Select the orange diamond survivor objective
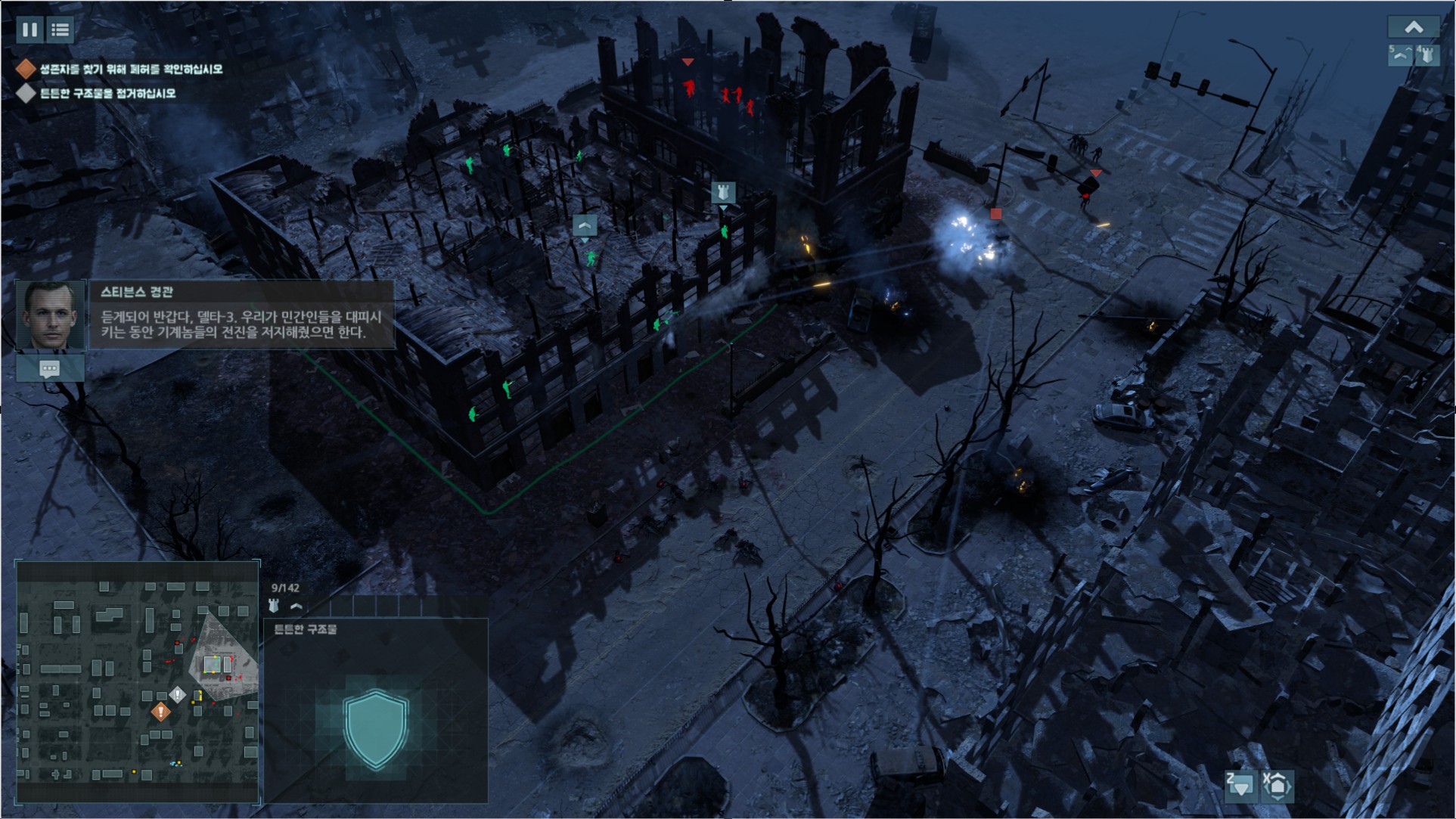This screenshot has height=819, width=1456. click(26, 70)
